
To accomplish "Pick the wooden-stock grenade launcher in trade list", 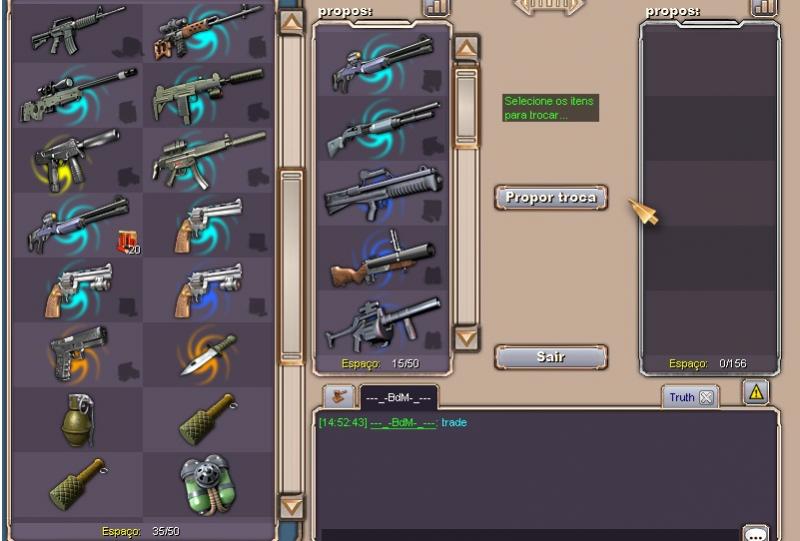I will (381, 259).
